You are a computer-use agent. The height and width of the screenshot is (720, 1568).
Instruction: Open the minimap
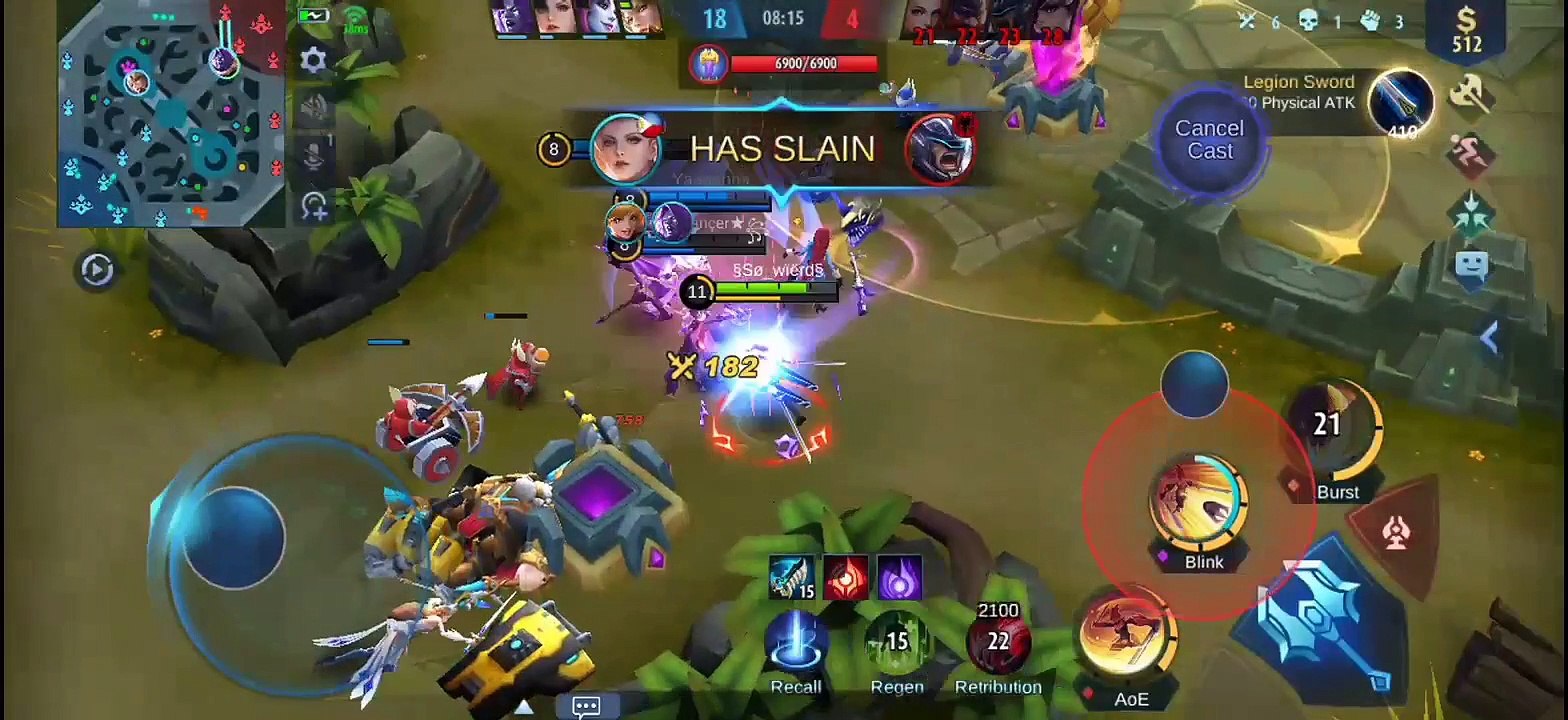pyautogui.click(x=172, y=115)
